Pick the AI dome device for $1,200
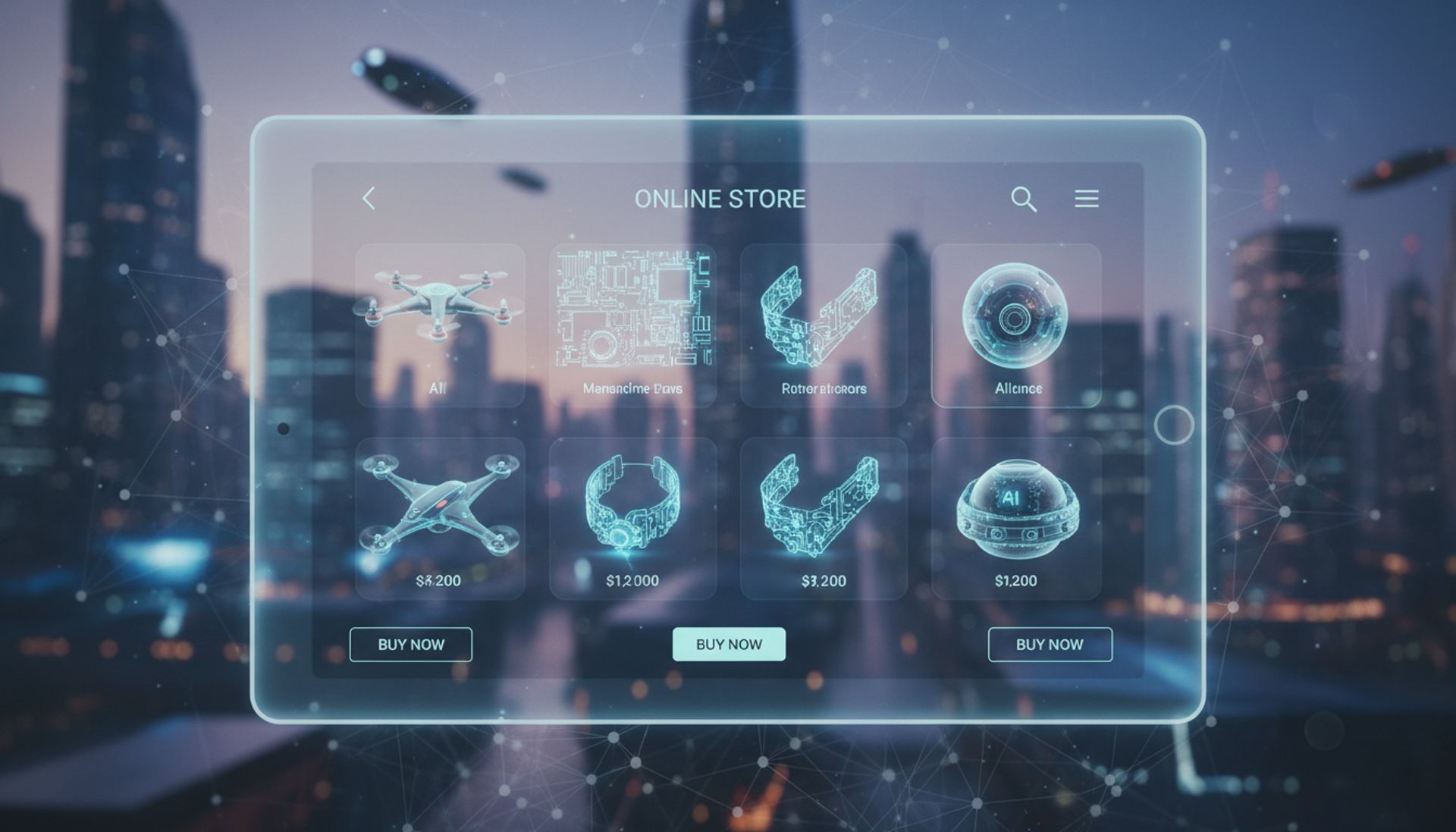Image resolution: width=1456 pixels, height=832 pixels. (x=1016, y=518)
